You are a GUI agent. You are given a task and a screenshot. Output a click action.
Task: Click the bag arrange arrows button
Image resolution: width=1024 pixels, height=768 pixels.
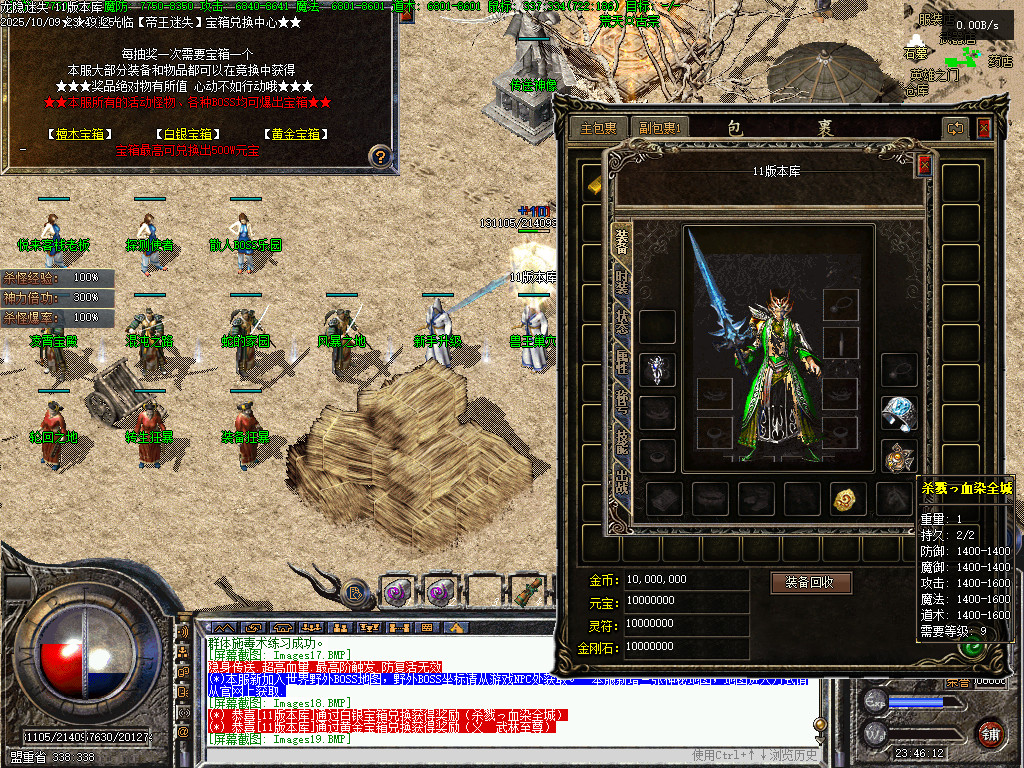(956, 128)
